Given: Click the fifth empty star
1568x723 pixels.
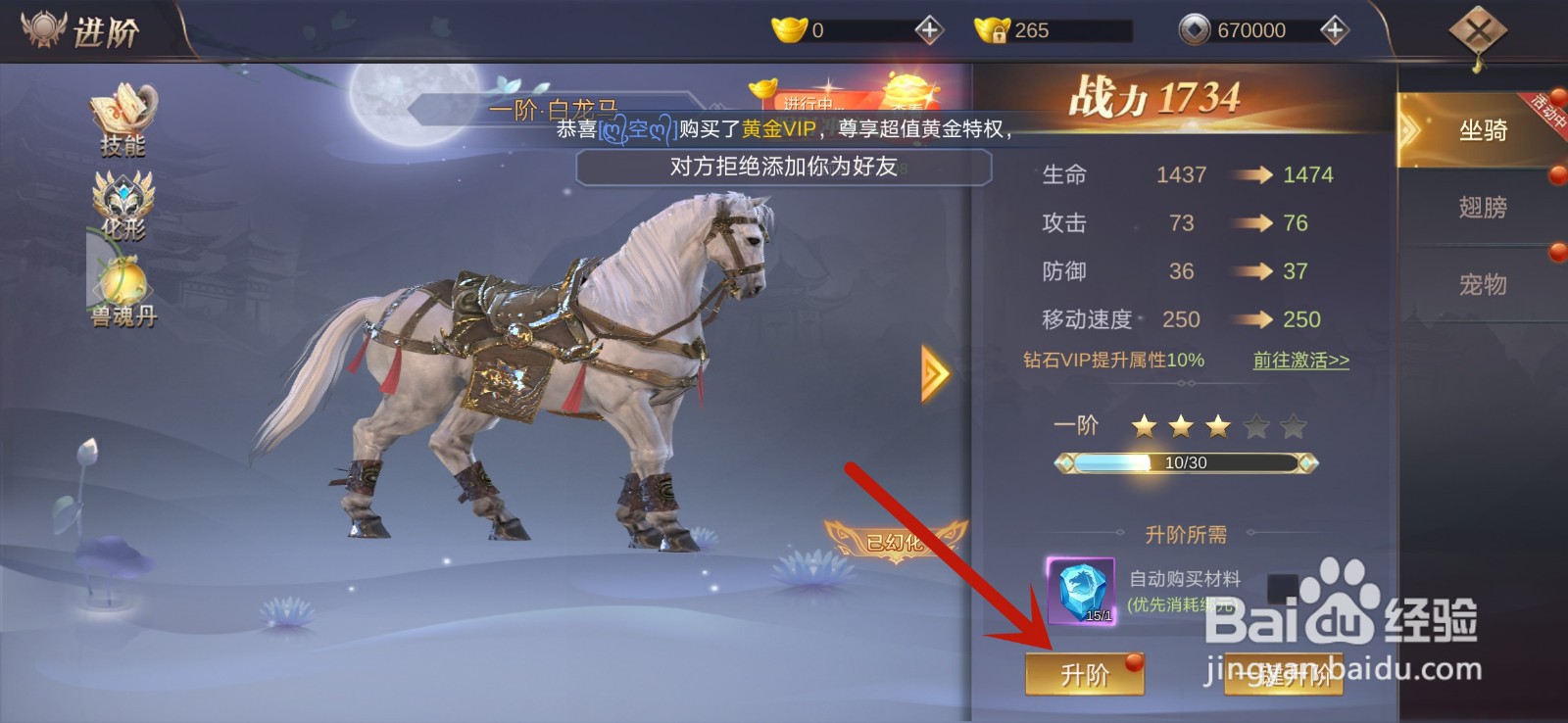Looking at the screenshot, I should 1291,425.
